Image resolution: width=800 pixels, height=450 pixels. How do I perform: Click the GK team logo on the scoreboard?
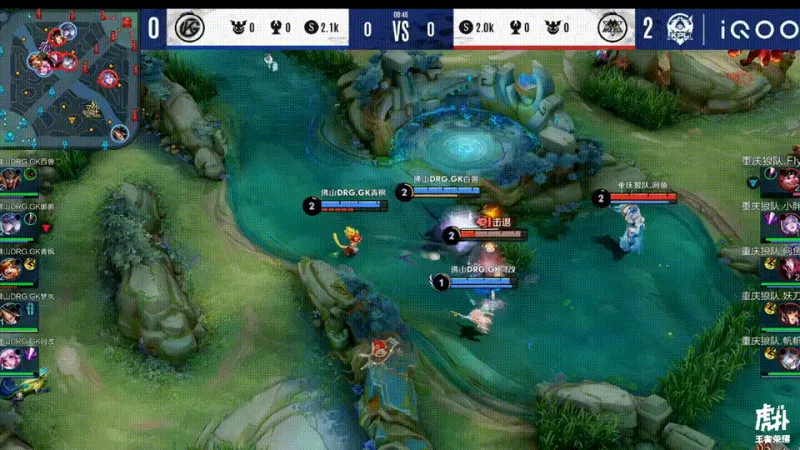[x=187, y=28]
